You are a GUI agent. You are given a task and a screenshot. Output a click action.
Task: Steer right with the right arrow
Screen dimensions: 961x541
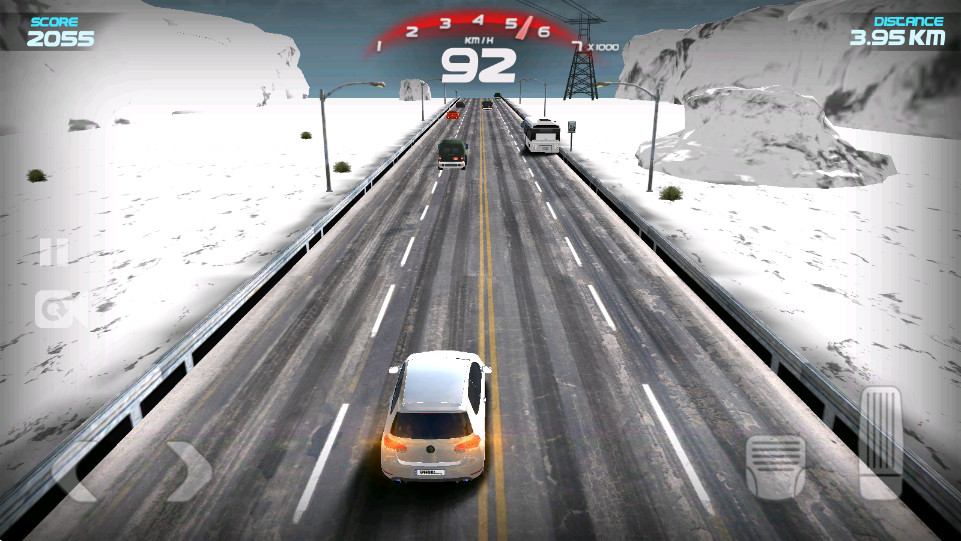coord(188,470)
